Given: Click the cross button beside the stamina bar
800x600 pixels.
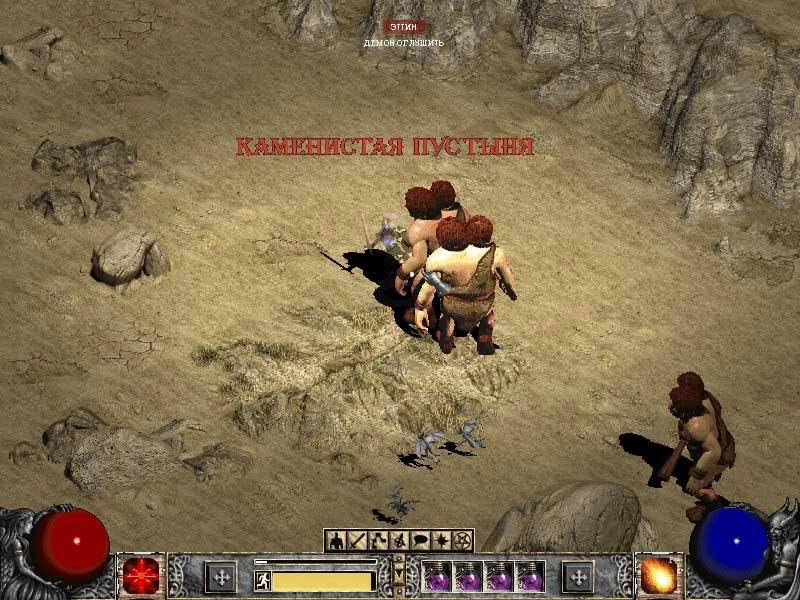Looking at the screenshot, I should point(220,576).
